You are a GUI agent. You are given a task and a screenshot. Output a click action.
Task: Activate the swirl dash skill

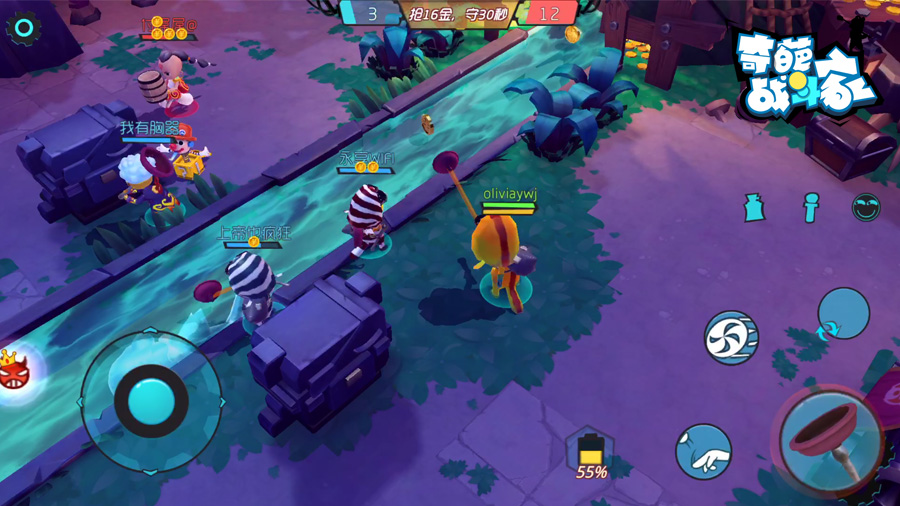point(731,337)
